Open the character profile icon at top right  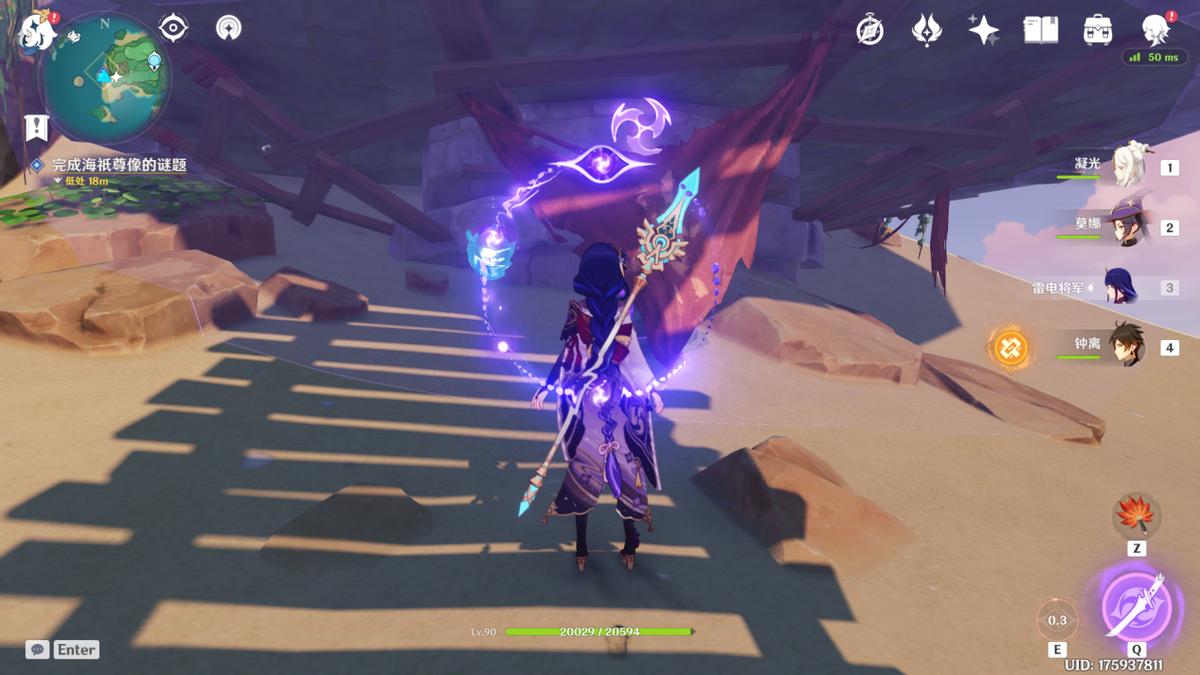tap(1157, 30)
